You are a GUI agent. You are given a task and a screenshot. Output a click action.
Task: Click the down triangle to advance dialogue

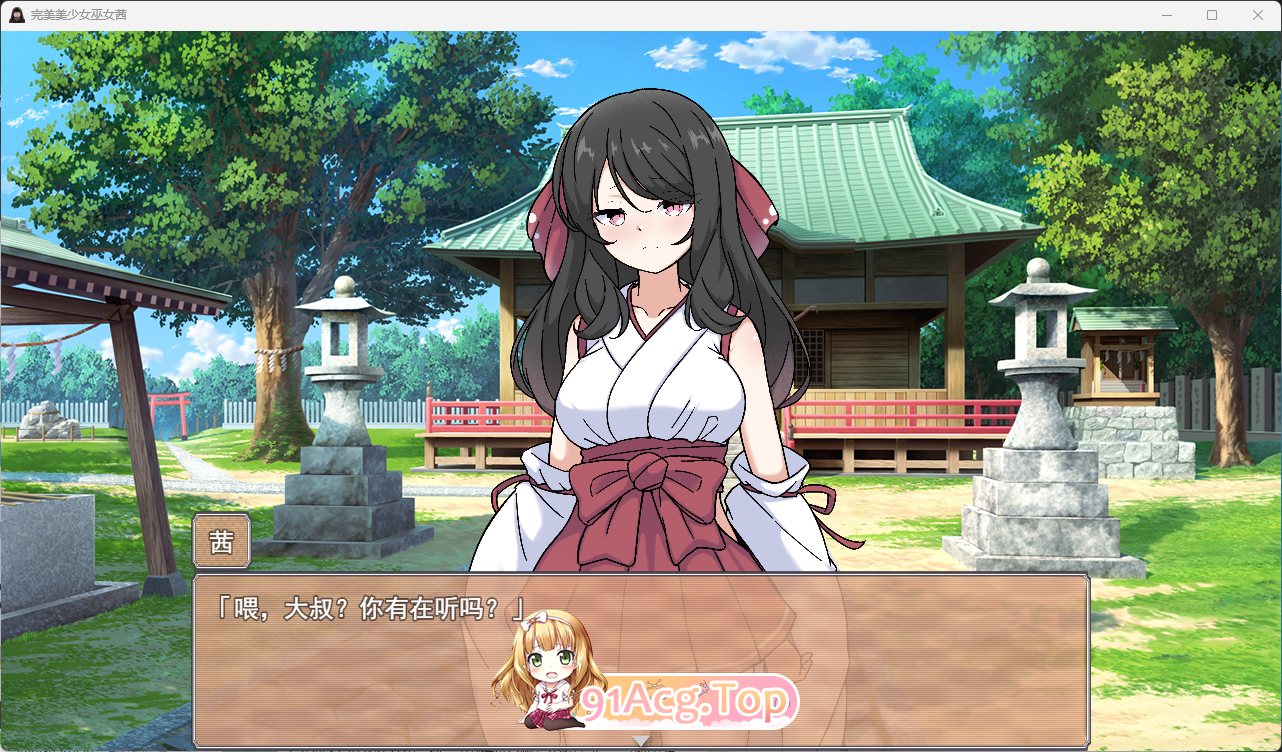click(x=641, y=742)
